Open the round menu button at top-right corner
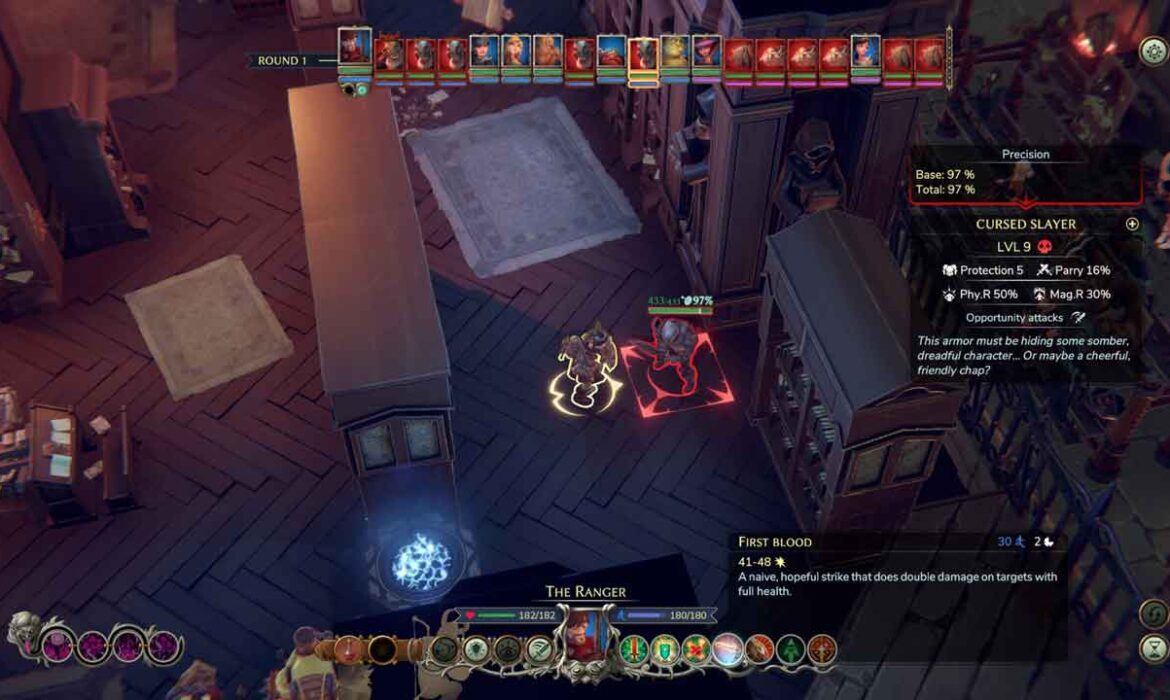The height and width of the screenshot is (700, 1170). point(1153,52)
